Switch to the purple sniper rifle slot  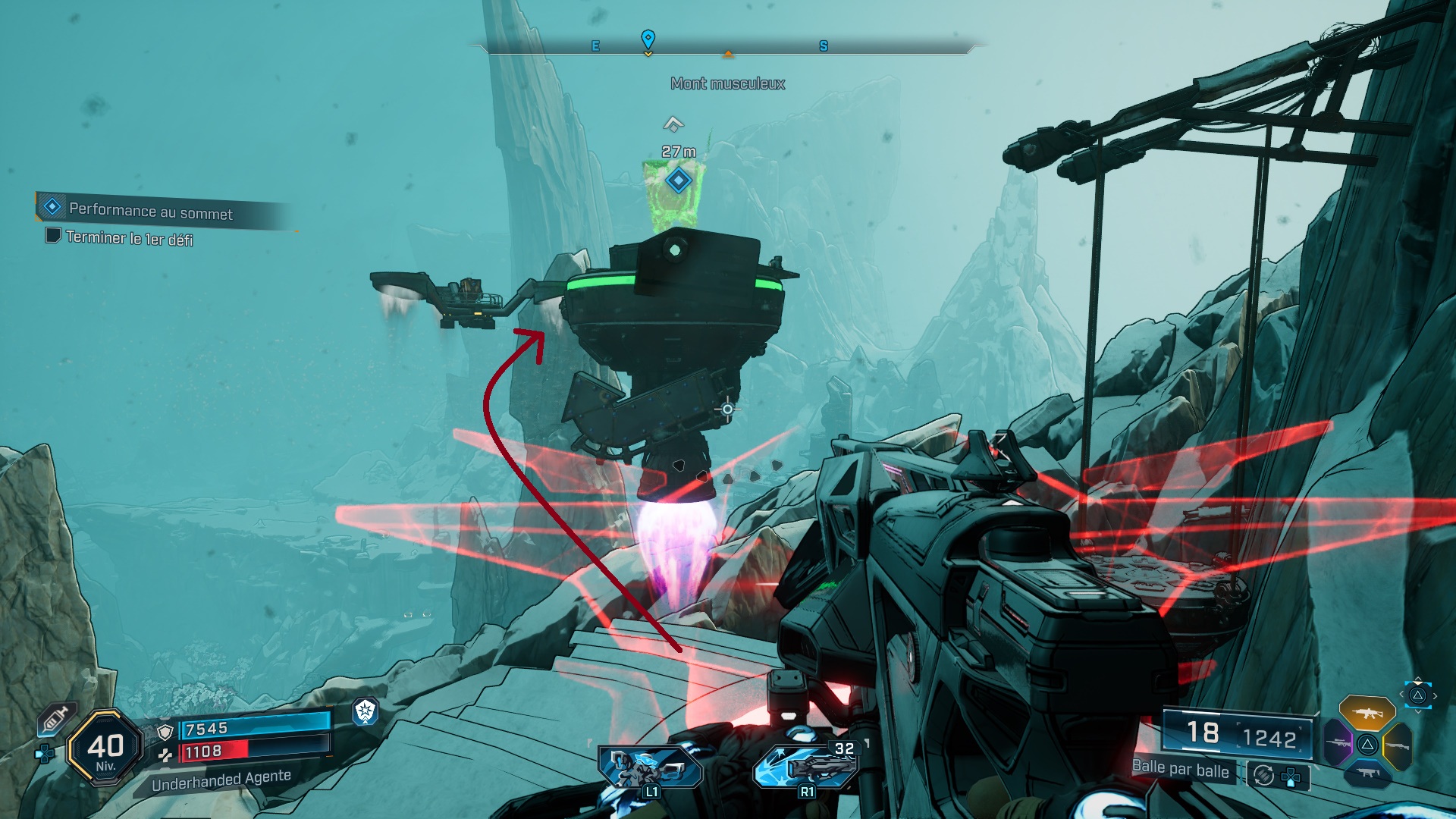coord(1338,743)
